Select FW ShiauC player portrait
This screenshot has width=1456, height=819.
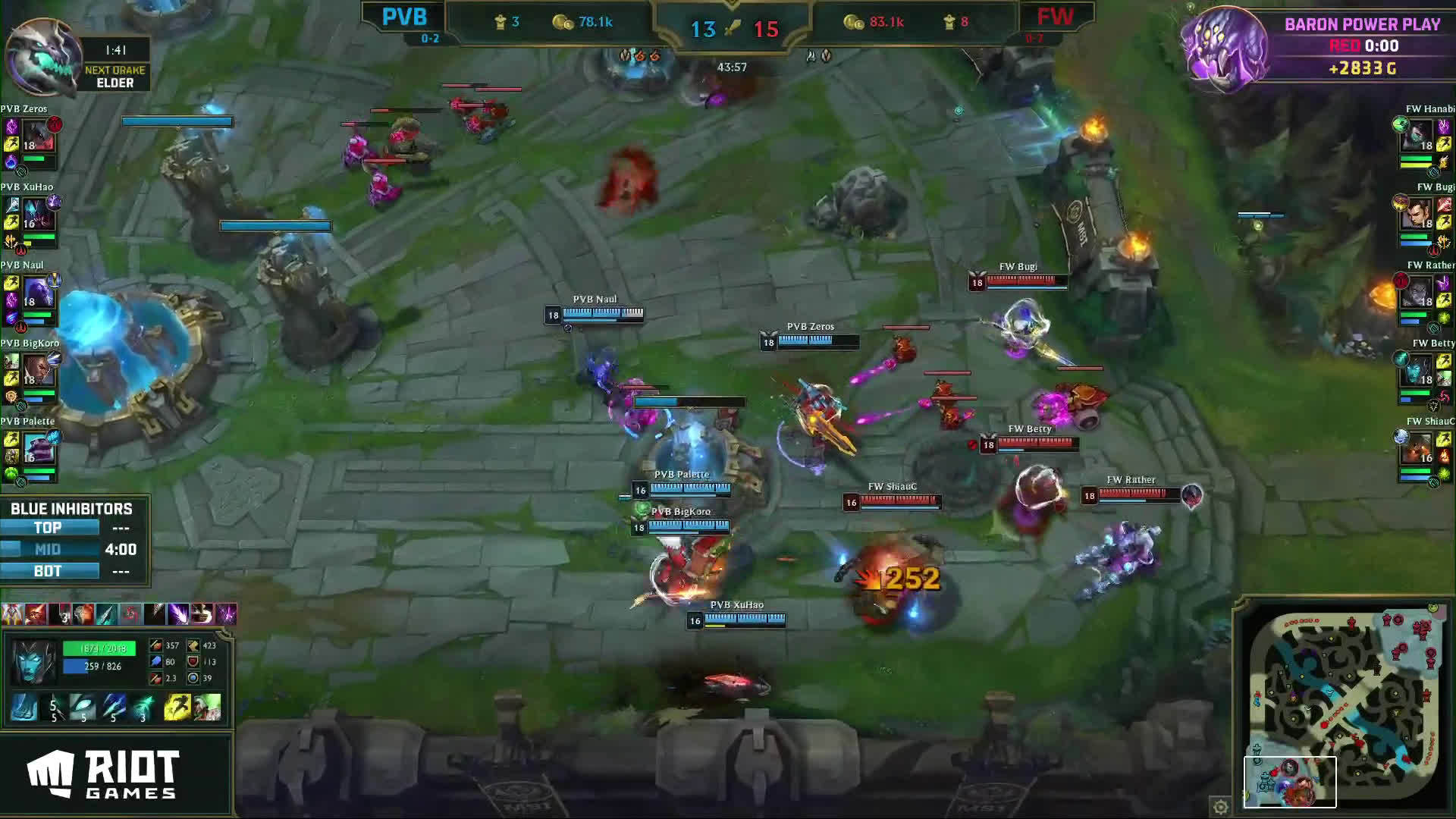click(1417, 449)
